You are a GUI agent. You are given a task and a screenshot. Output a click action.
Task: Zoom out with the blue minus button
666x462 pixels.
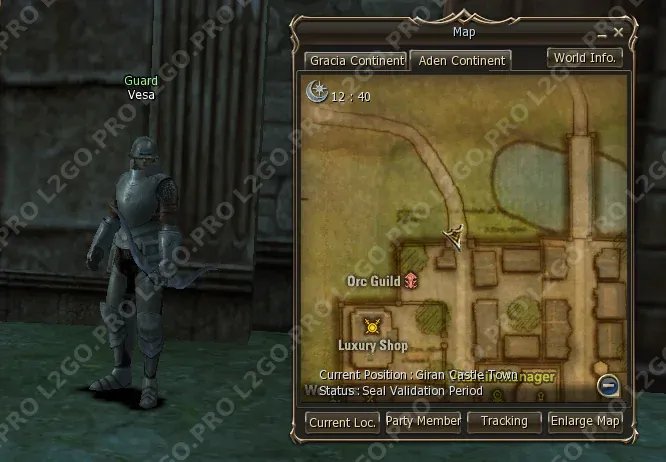(x=608, y=386)
